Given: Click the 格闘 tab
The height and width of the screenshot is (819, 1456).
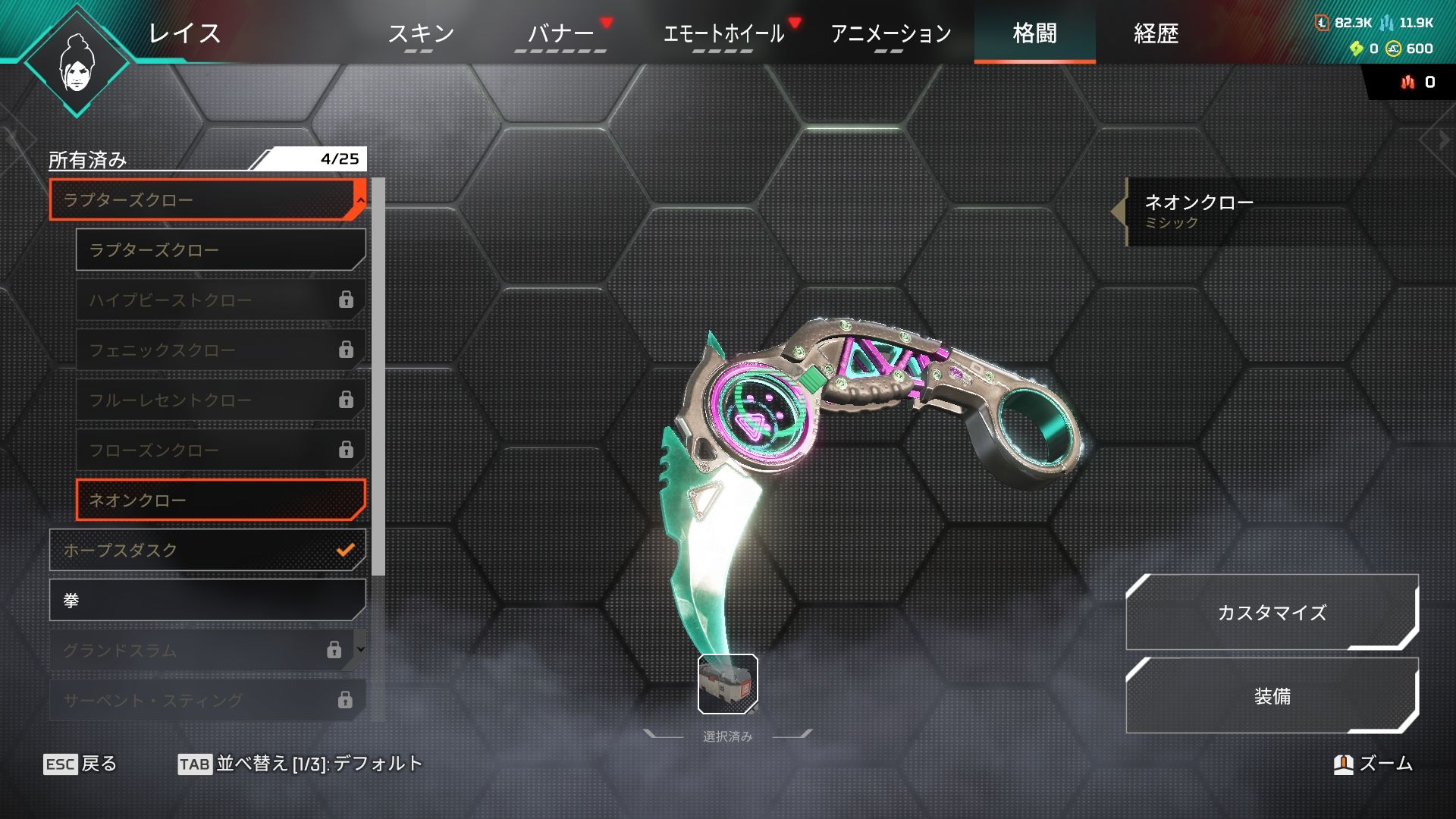Looking at the screenshot, I should click(1034, 33).
